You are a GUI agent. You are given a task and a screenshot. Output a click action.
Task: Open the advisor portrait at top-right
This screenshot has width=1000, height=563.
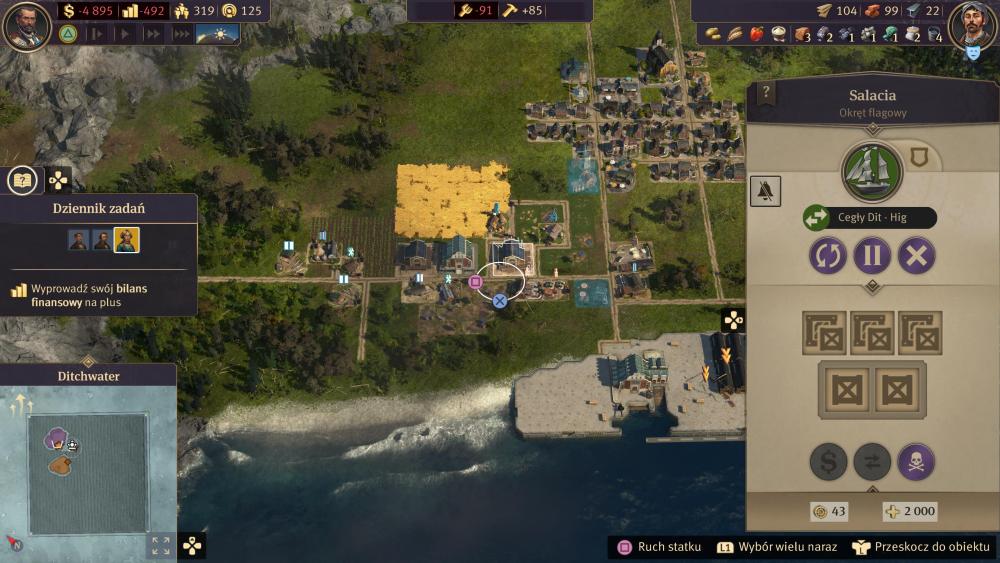970,24
